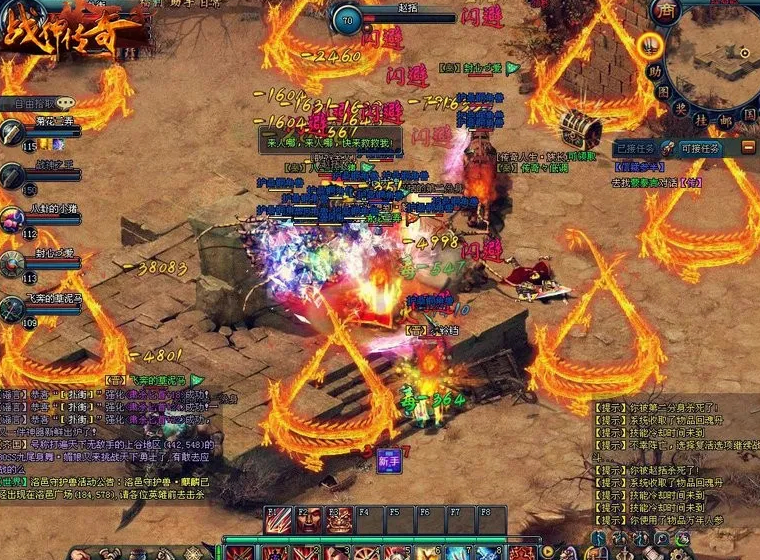This screenshot has width=760, height=560.
Task: Open the 邮 mail button
Action: (x=727, y=119)
